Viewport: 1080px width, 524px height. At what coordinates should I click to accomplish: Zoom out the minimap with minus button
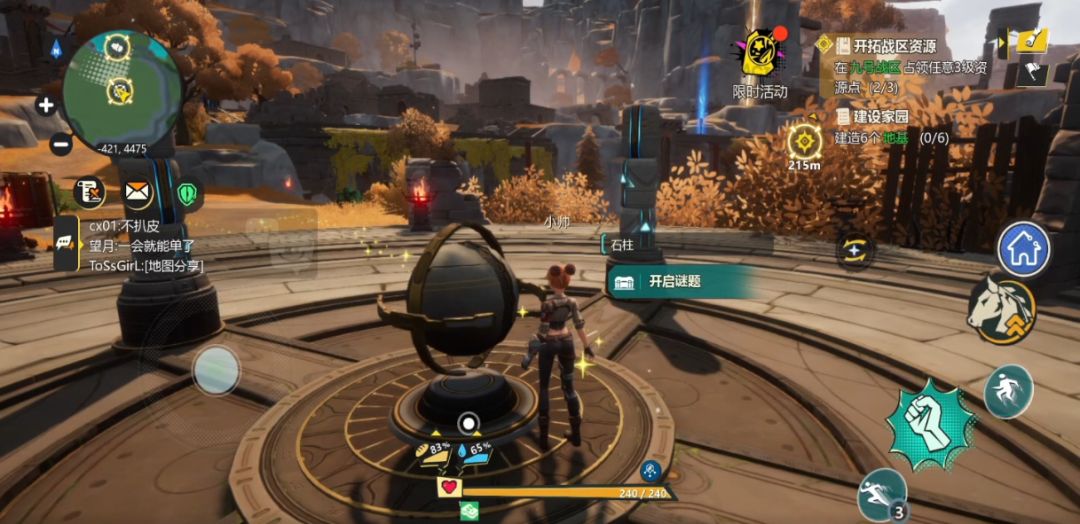tap(60, 143)
